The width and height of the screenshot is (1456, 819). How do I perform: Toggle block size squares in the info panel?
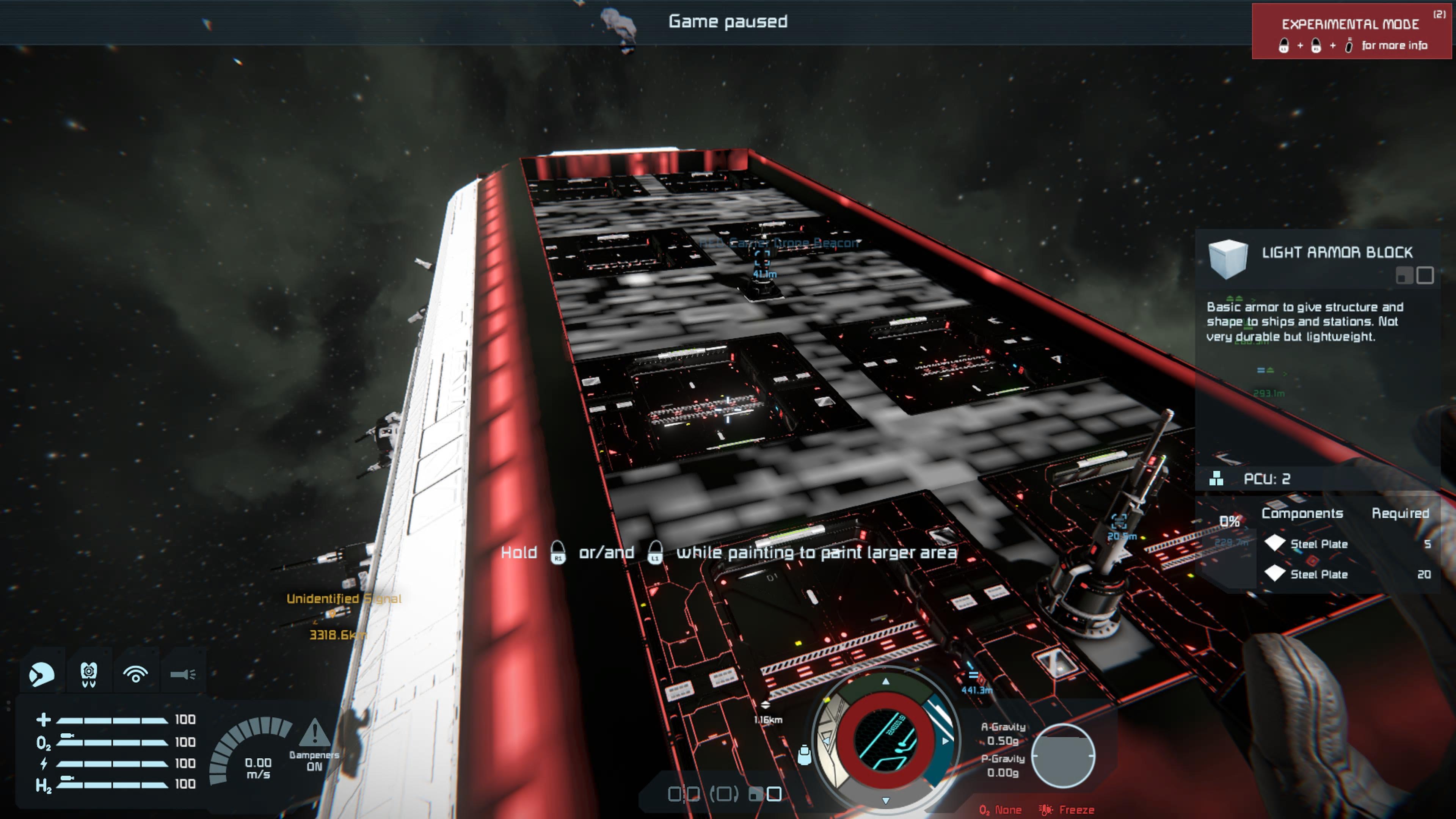tap(1414, 275)
